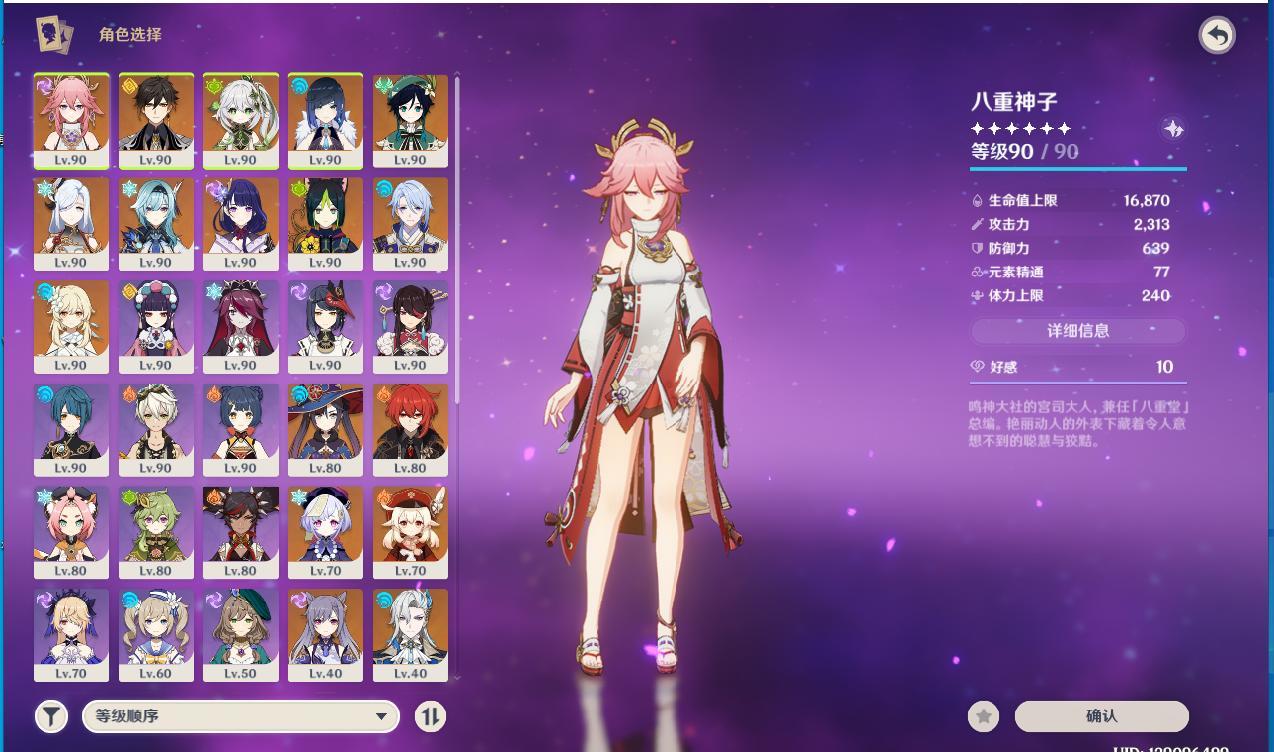The image size is (1274, 752).
Task: Toggle ascending/descending sort arrows button
Action: click(x=430, y=716)
